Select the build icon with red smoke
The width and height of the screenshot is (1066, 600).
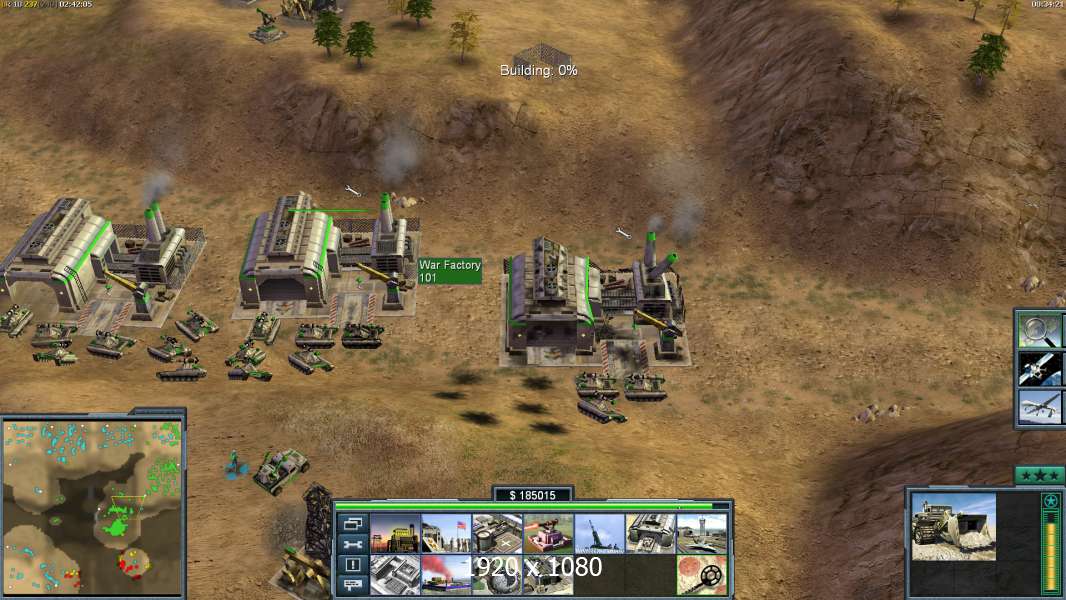coord(446,574)
